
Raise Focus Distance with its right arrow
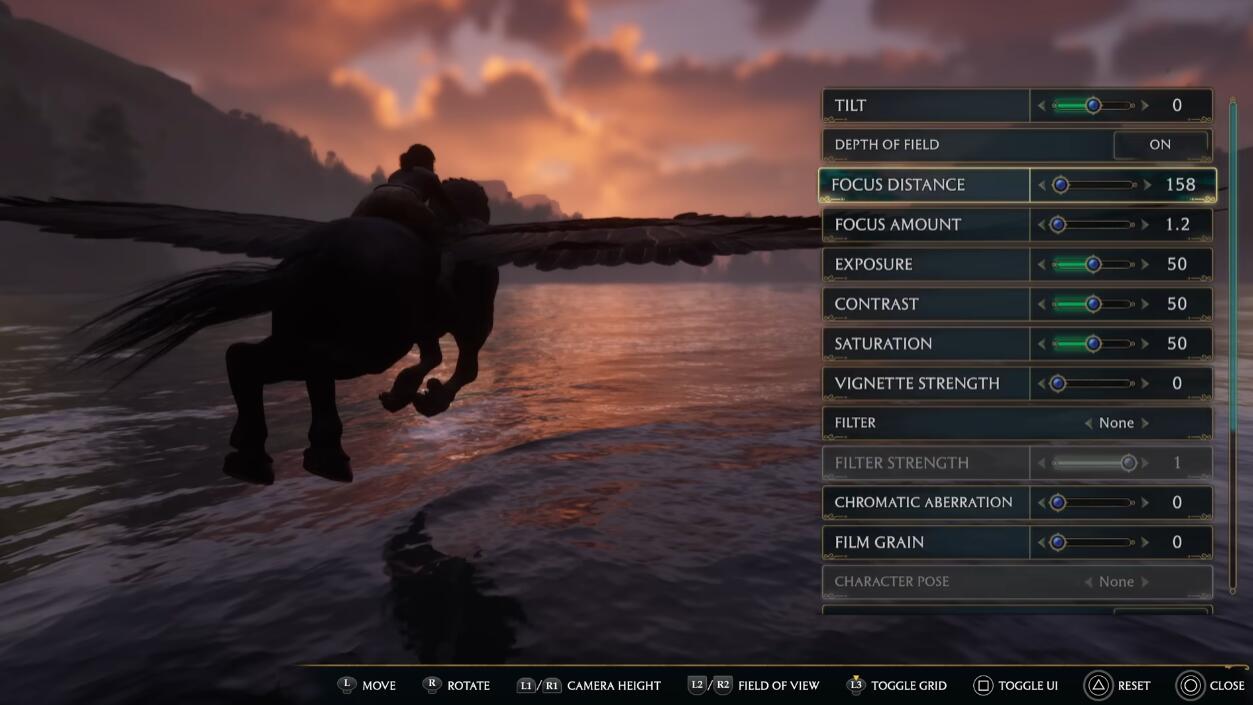(x=1146, y=185)
